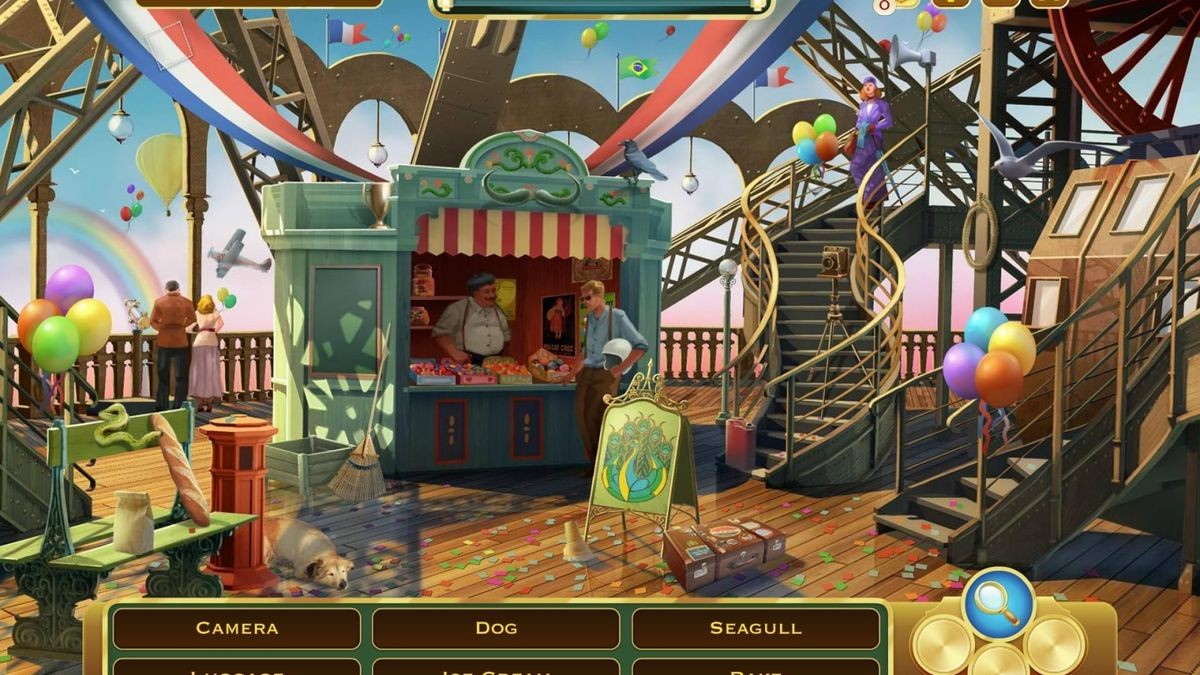Viewport: 1200px width, 675px height.
Task: Click the Seagull entry in the item list
Action: tap(756, 628)
